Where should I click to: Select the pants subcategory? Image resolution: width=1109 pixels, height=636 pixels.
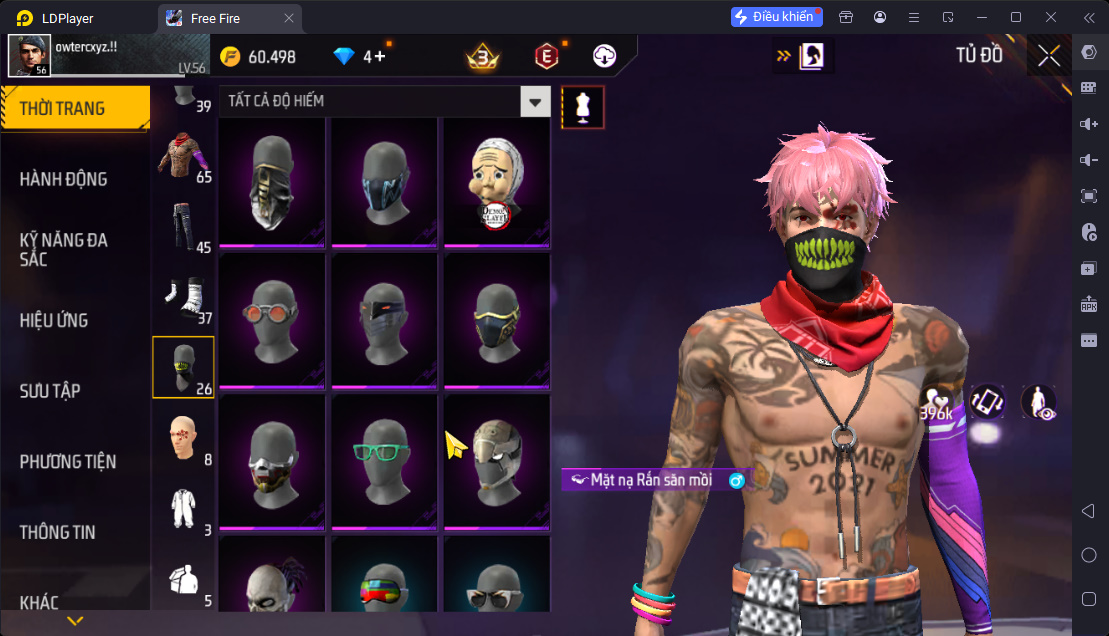point(183,227)
